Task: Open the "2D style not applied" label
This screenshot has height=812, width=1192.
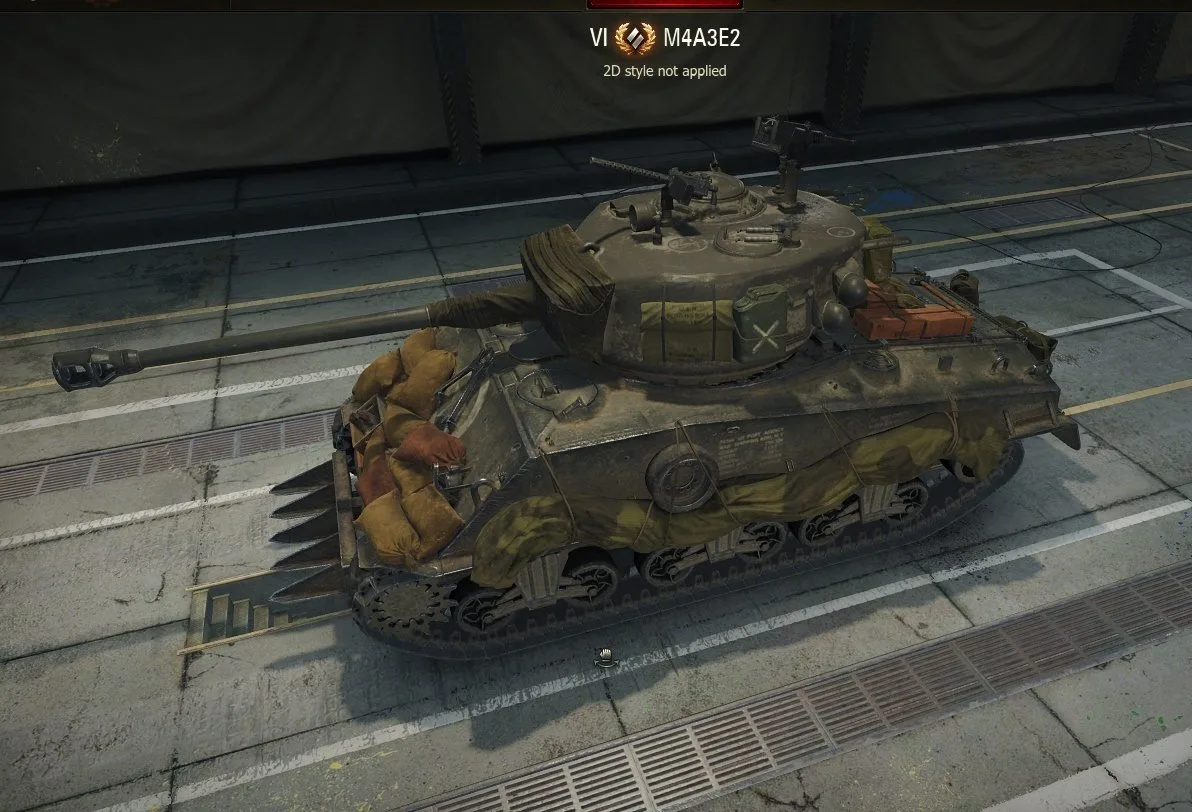Action: (664, 71)
